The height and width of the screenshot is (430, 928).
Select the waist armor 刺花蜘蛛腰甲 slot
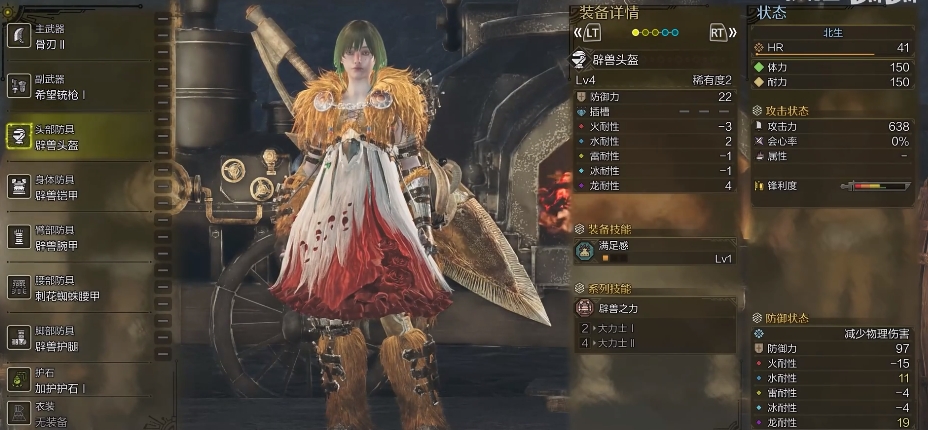tap(80, 289)
